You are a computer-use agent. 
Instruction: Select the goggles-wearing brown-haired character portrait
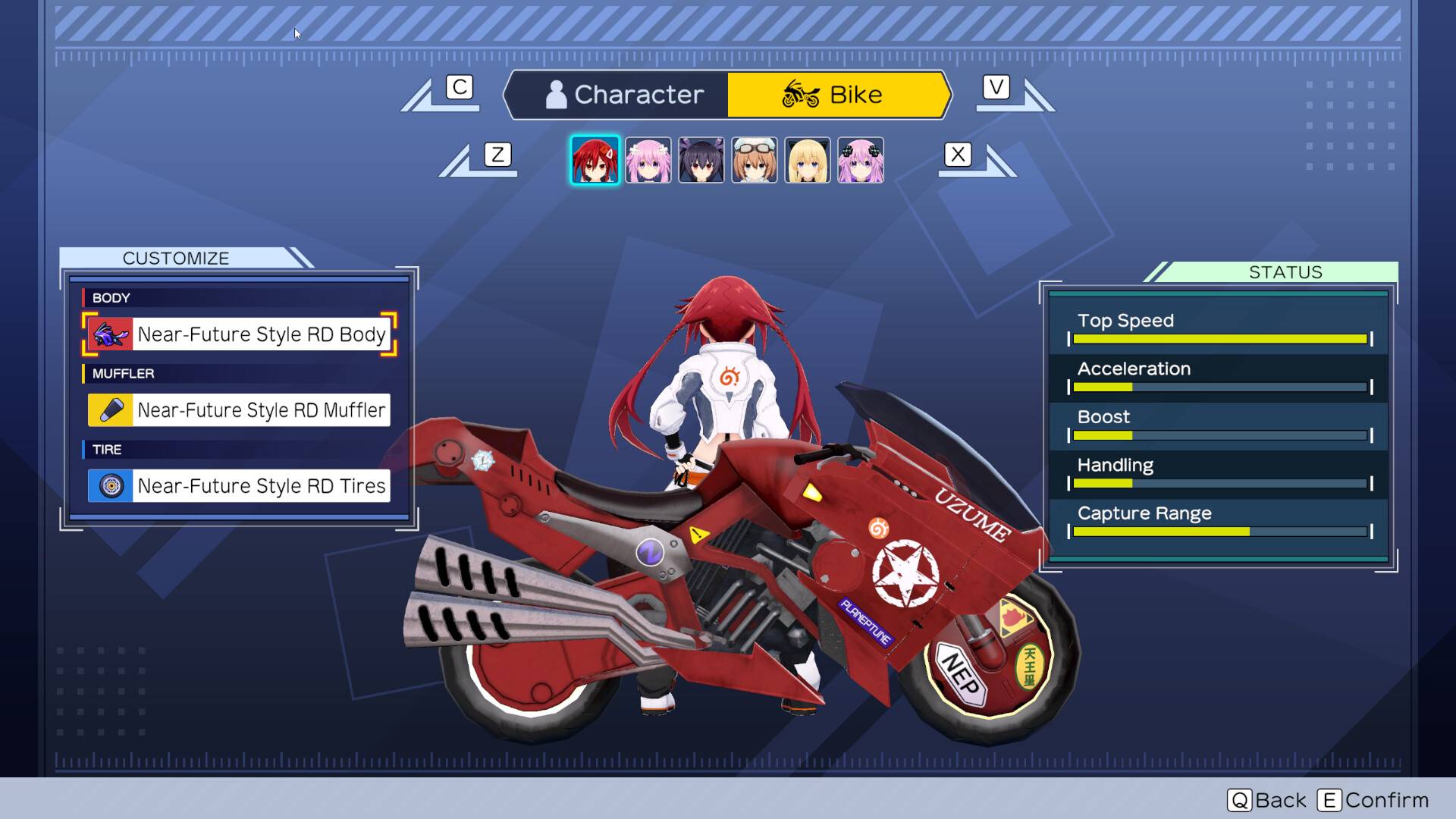pos(754,159)
